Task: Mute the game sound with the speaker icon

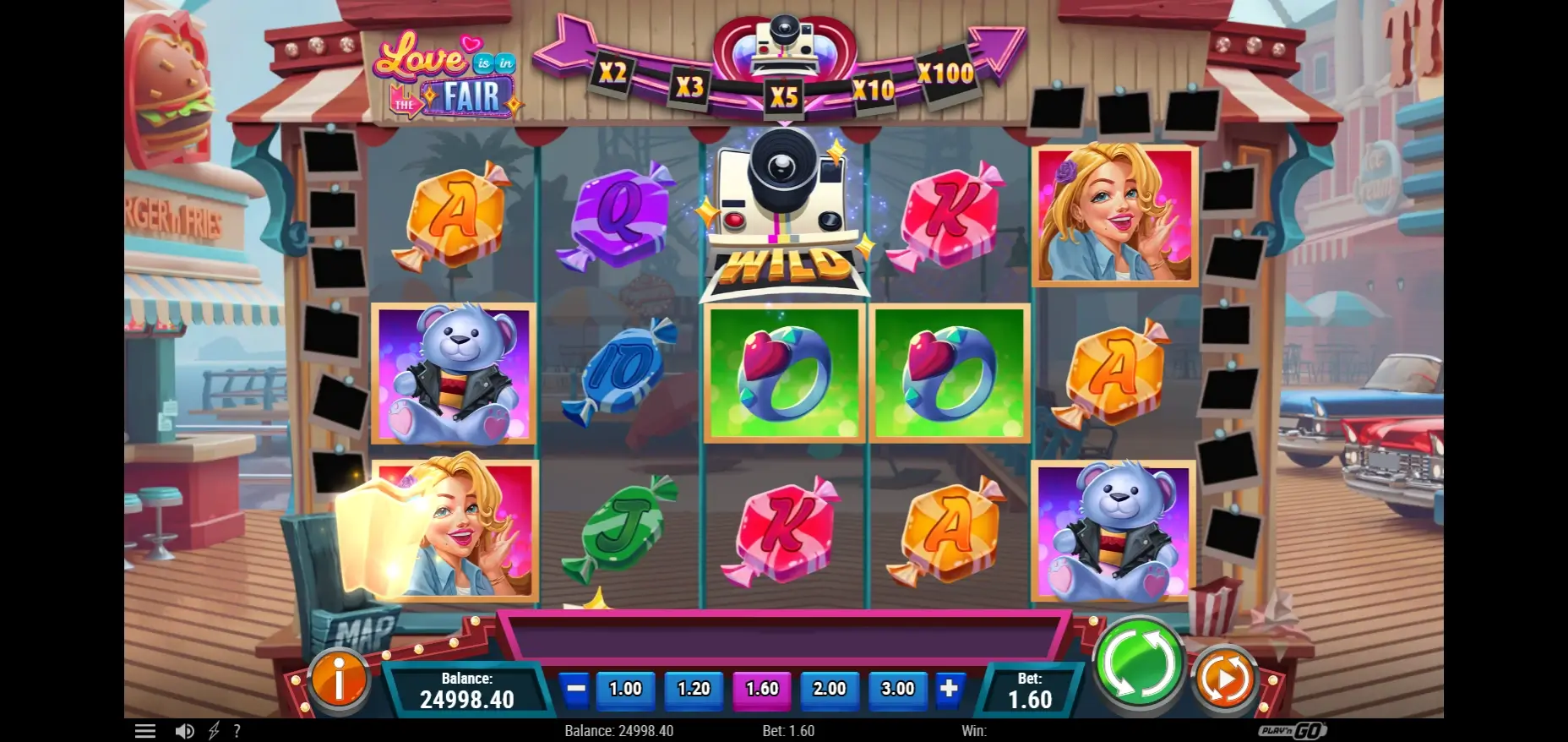Action: click(185, 730)
